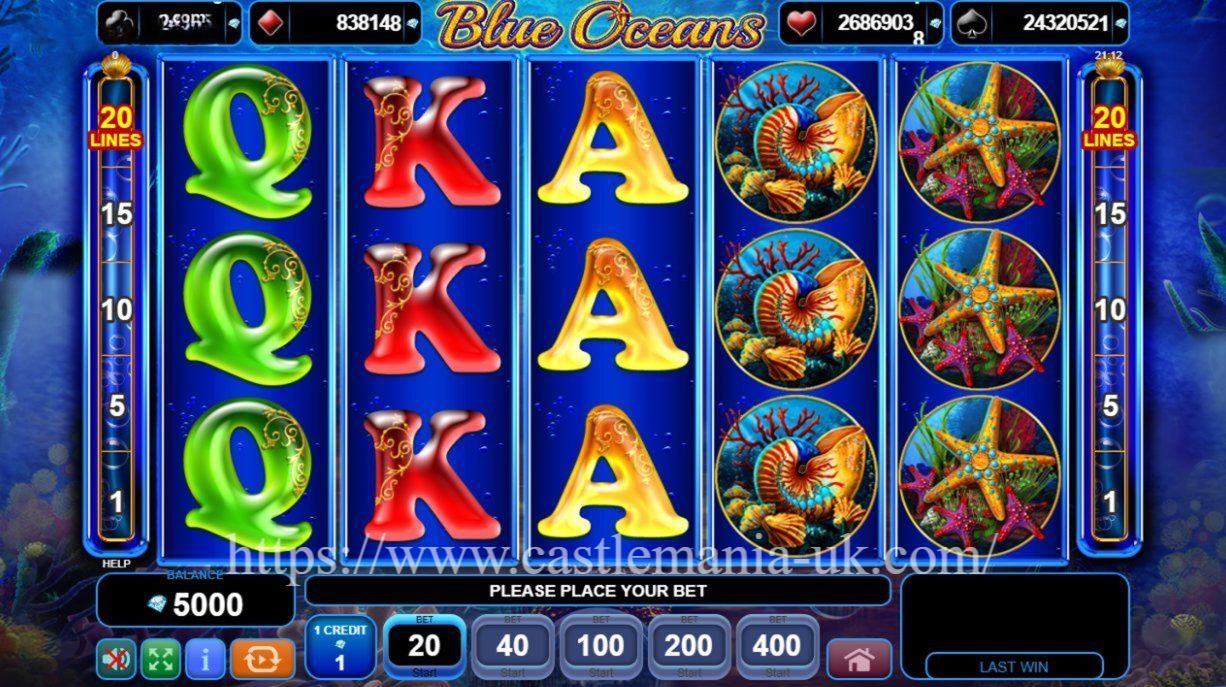
Task: Place a bet of 20
Action: [424, 647]
